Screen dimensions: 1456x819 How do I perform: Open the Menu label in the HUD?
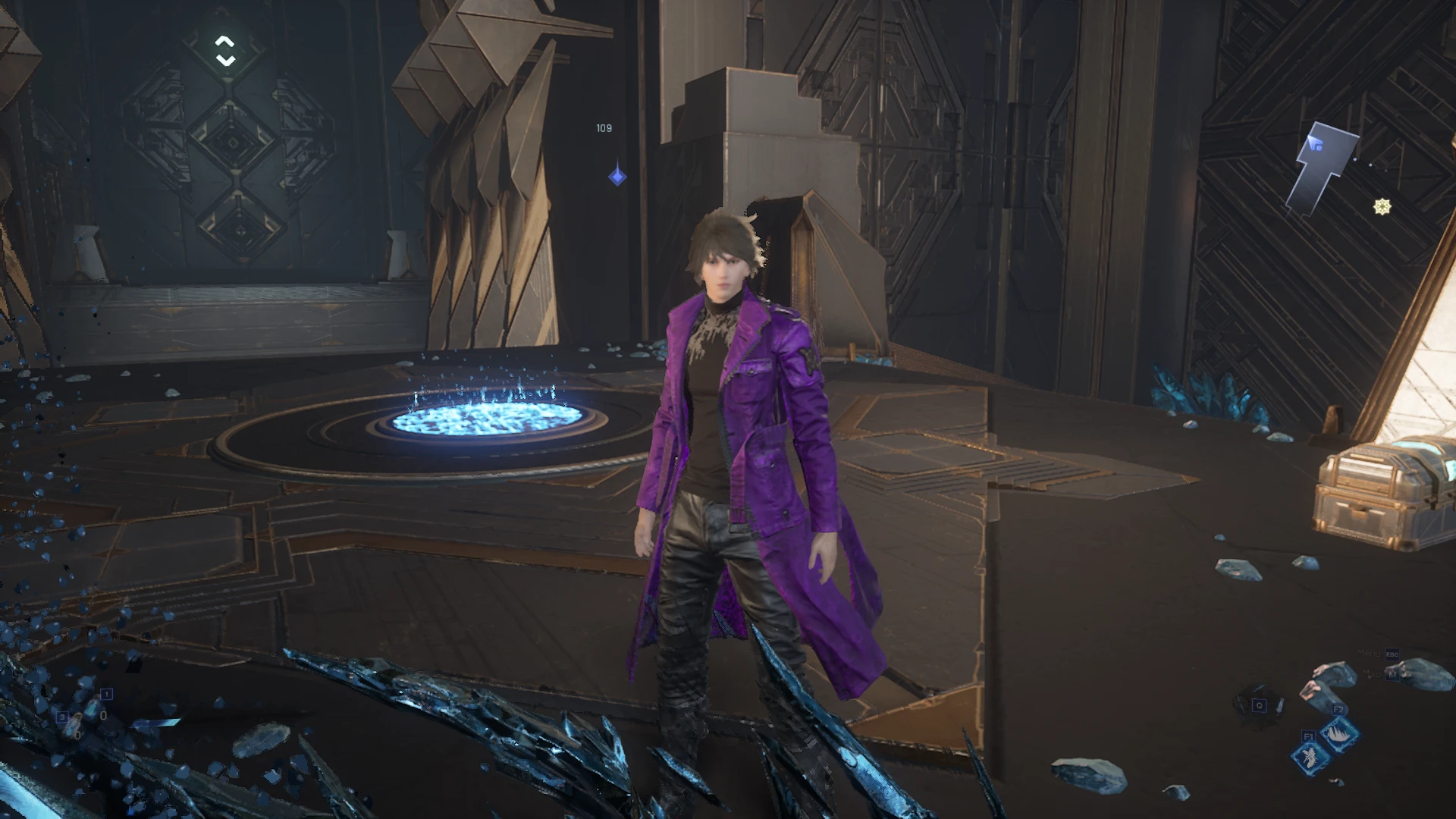tap(1370, 654)
